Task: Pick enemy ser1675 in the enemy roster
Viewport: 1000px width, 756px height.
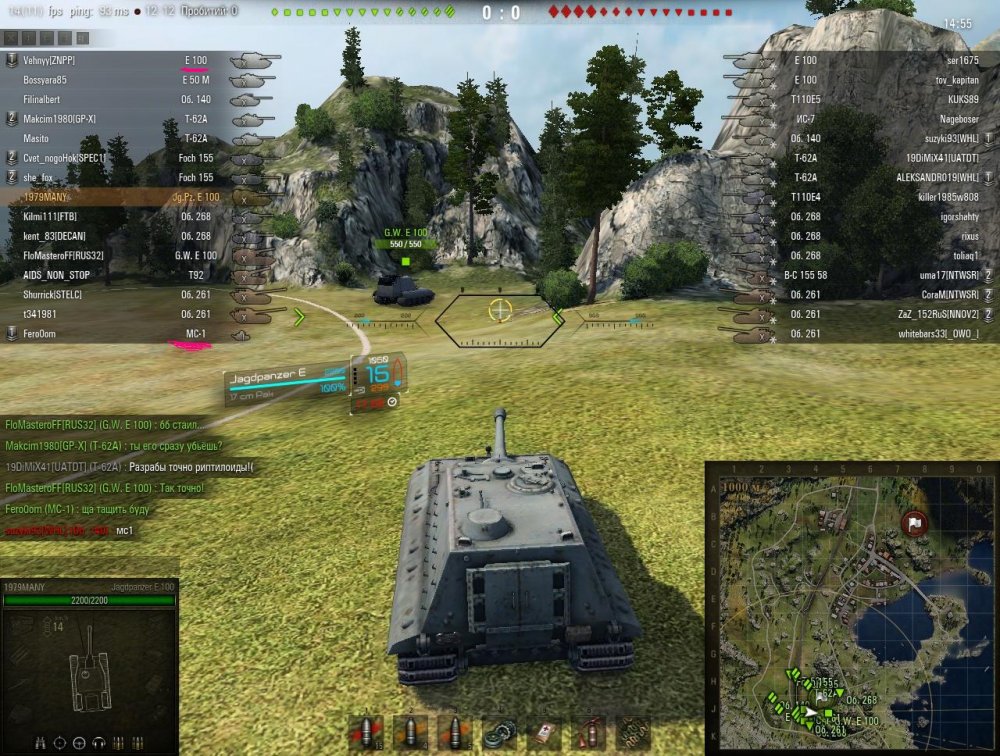Action: (956, 60)
